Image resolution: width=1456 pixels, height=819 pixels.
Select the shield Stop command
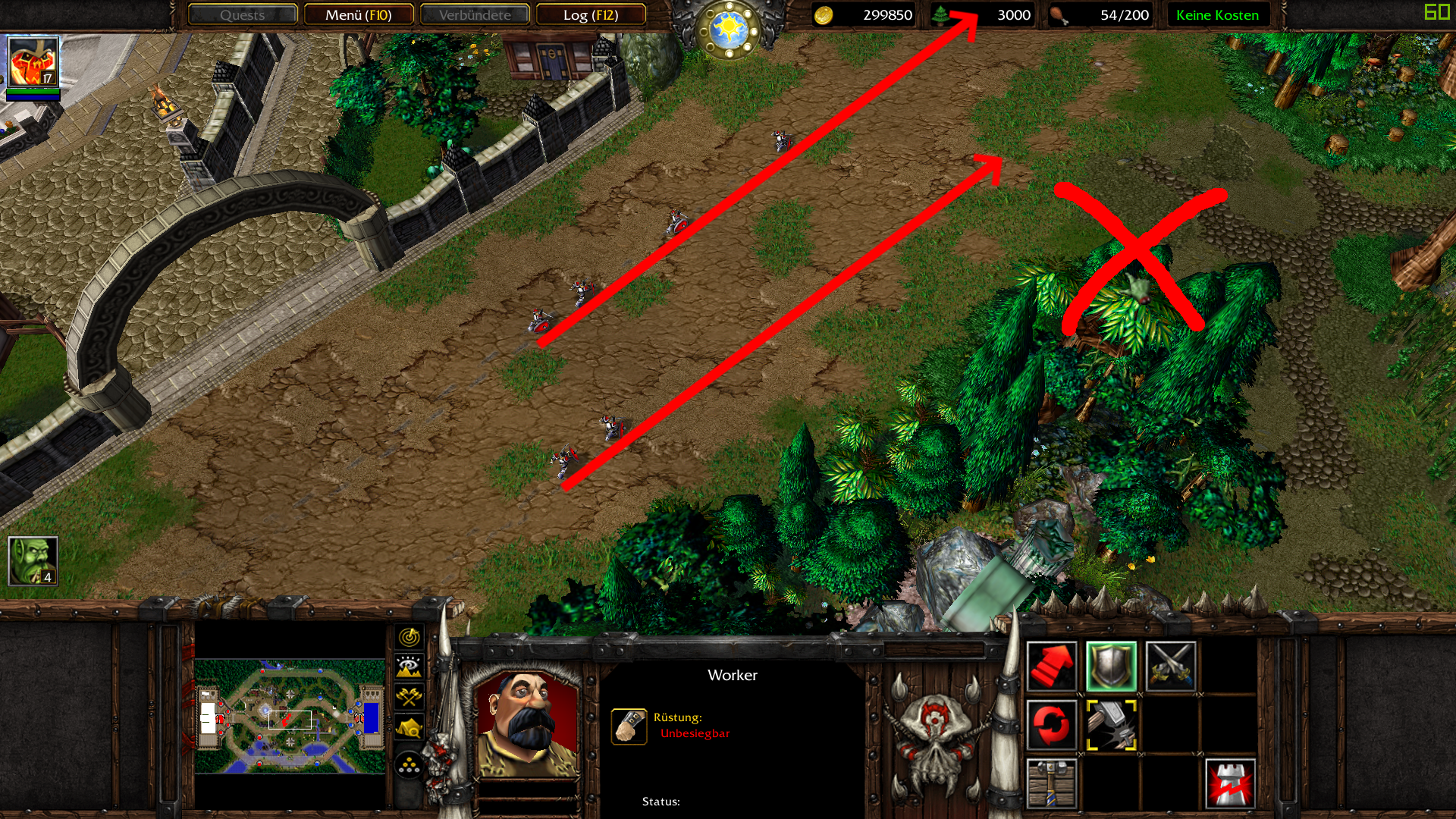(x=1111, y=667)
